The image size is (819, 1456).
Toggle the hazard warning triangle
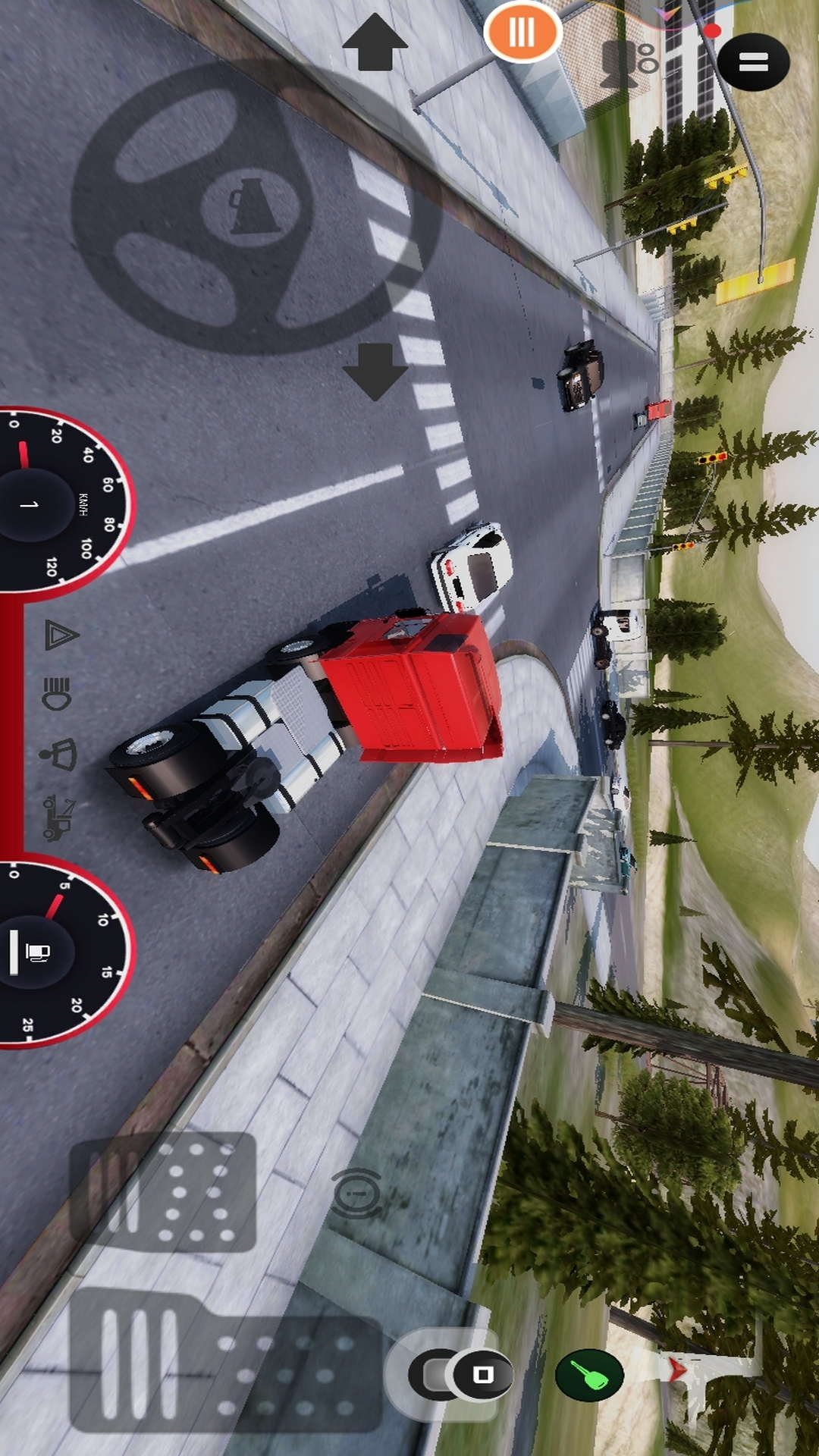[61, 635]
